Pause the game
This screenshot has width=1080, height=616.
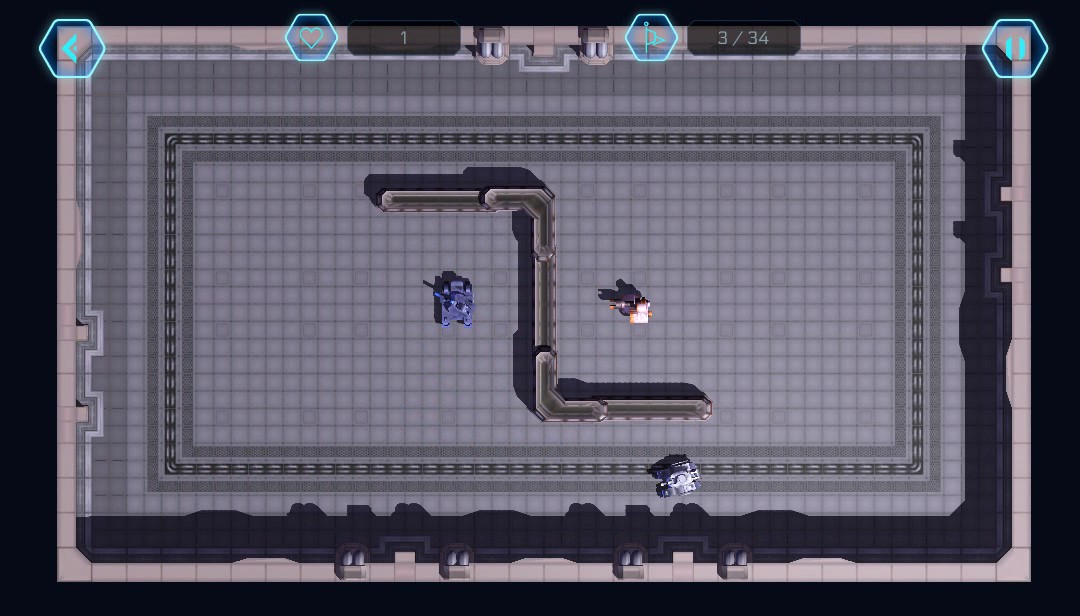(x=1015, y=48)
